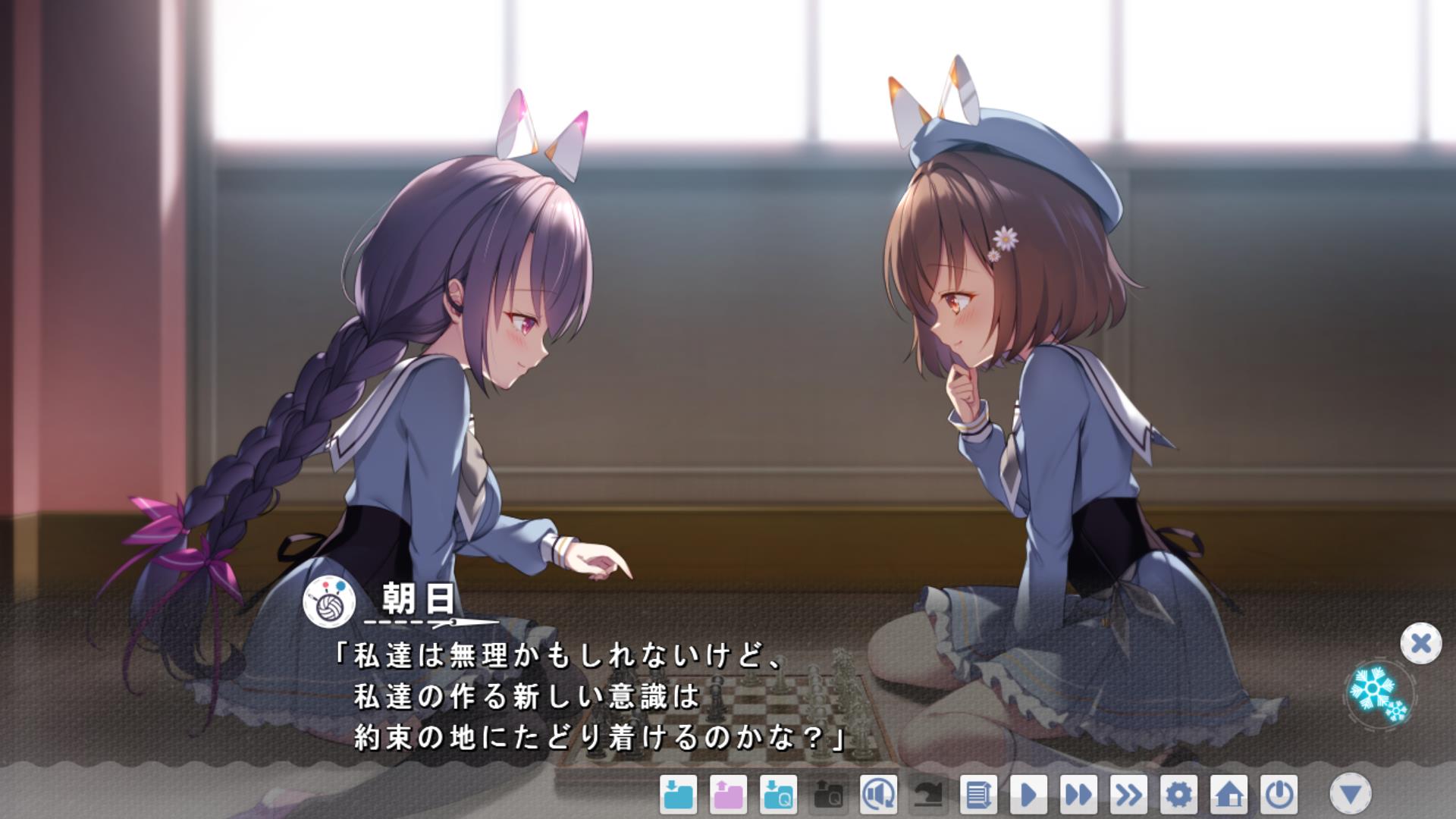This screenshot has width=1456, height=819.
Task: Replay the voice line with speaker icon
Action: point(878,795)
